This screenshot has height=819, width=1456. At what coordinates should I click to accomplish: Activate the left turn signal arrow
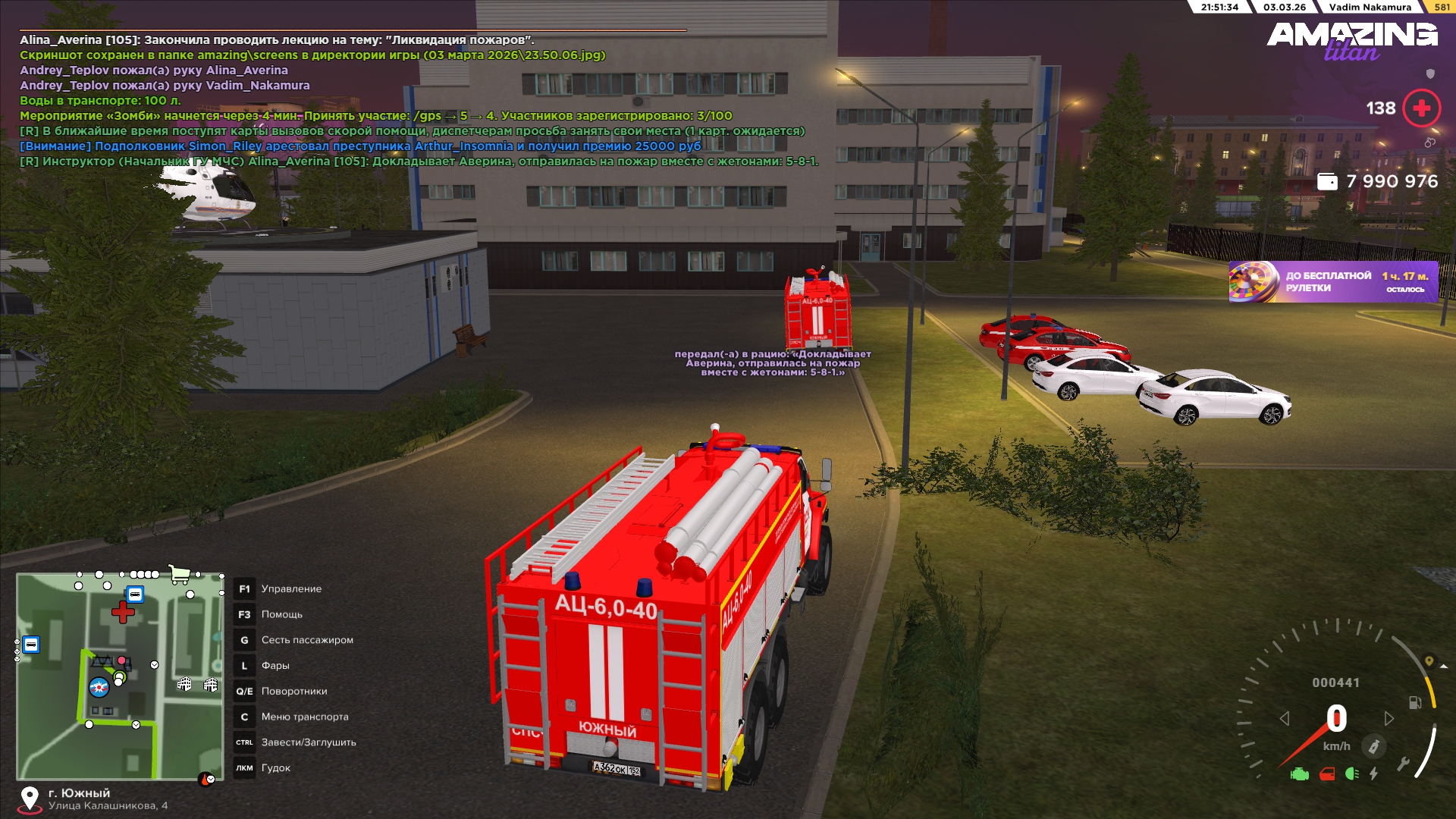1285,718
